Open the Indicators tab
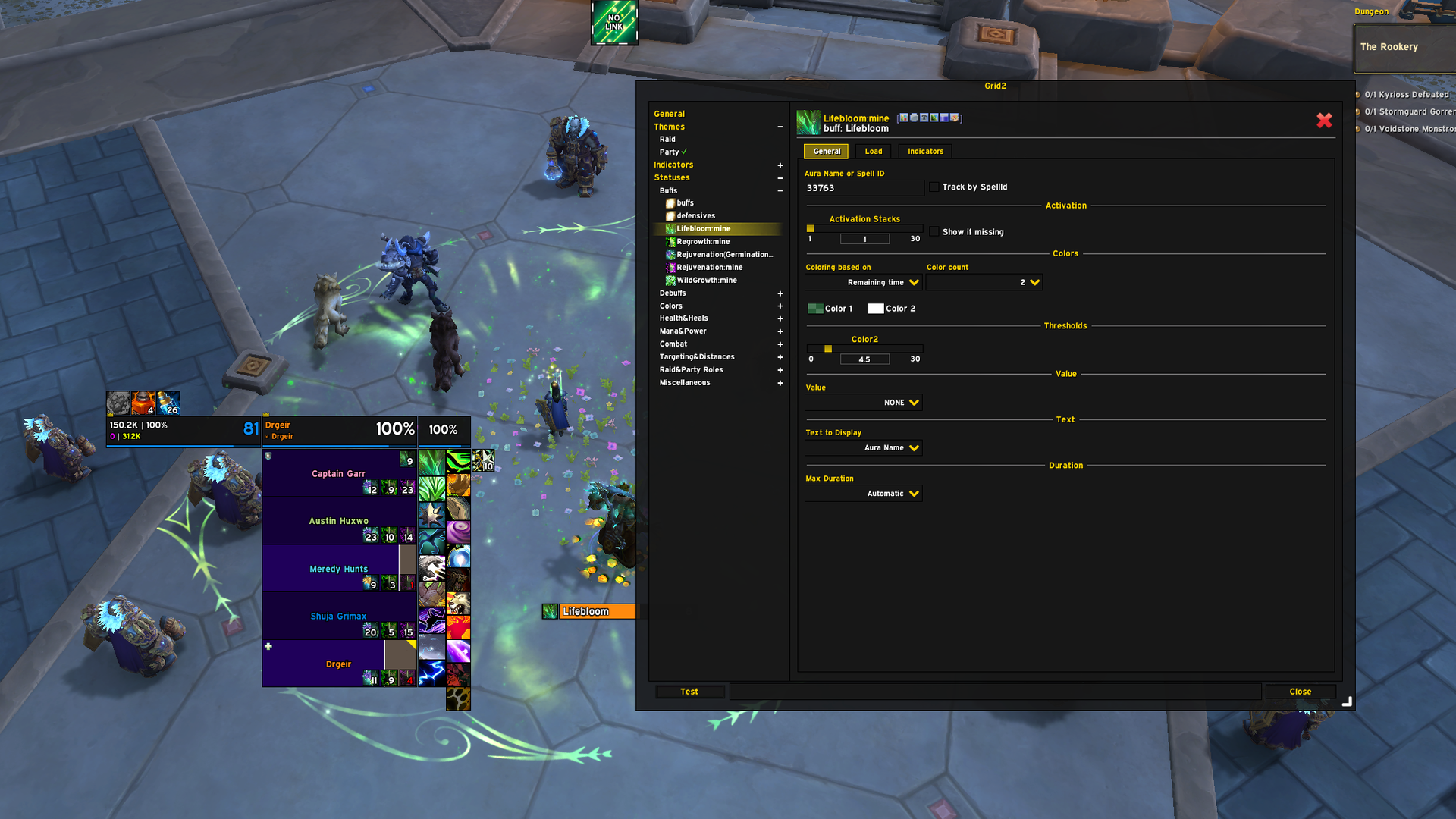The width and height of the screenshot is (1456, 819). pos(925,152)
